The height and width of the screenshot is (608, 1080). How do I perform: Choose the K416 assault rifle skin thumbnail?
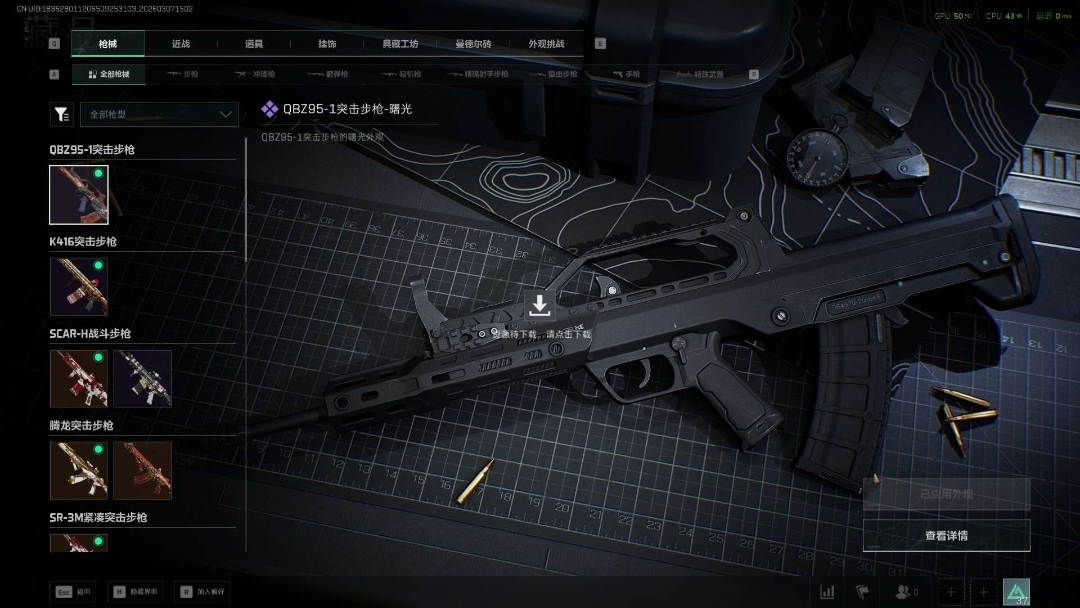(79, 287)
